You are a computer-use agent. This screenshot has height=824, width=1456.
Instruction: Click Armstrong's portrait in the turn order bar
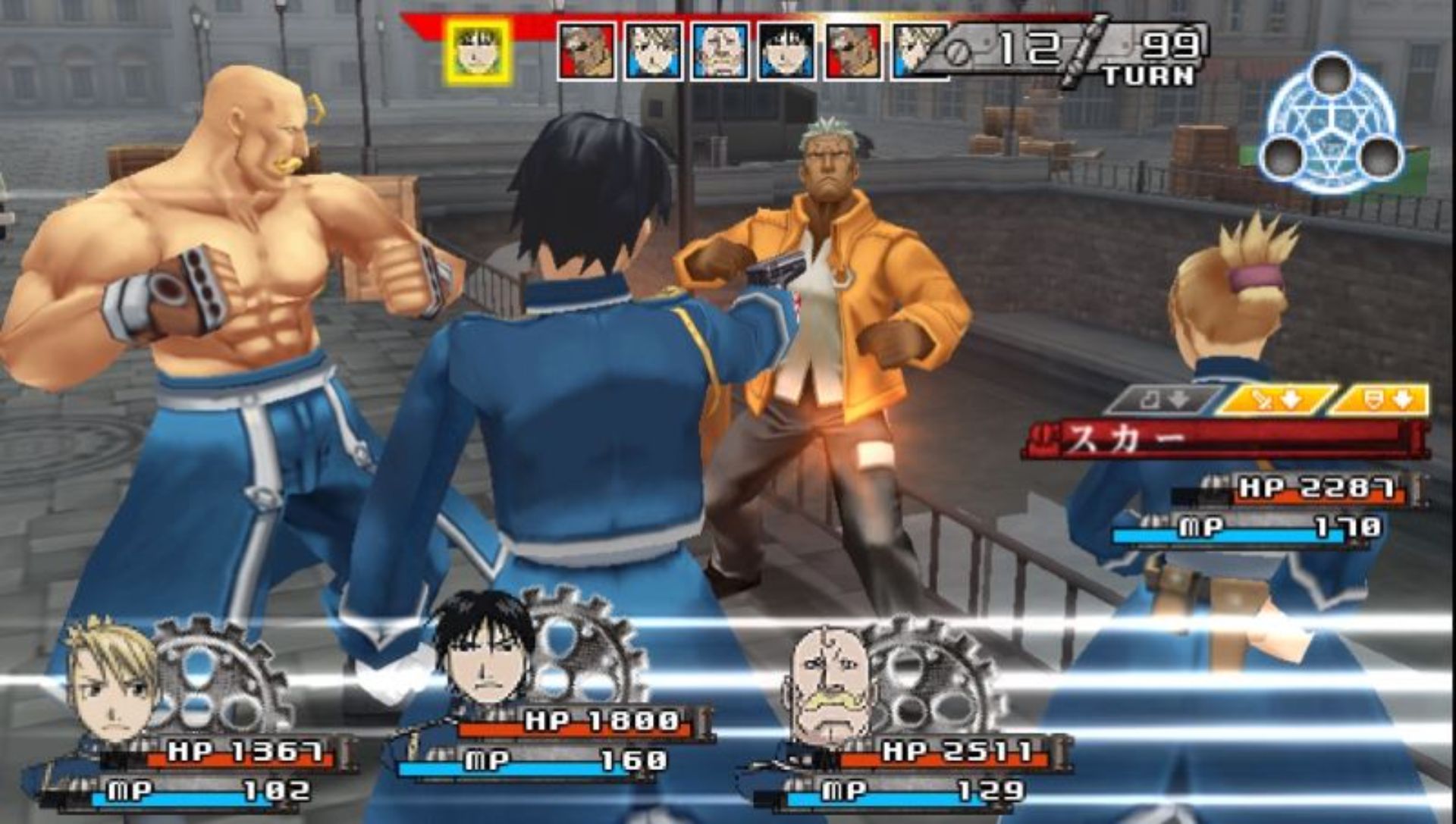pos(720,52)
